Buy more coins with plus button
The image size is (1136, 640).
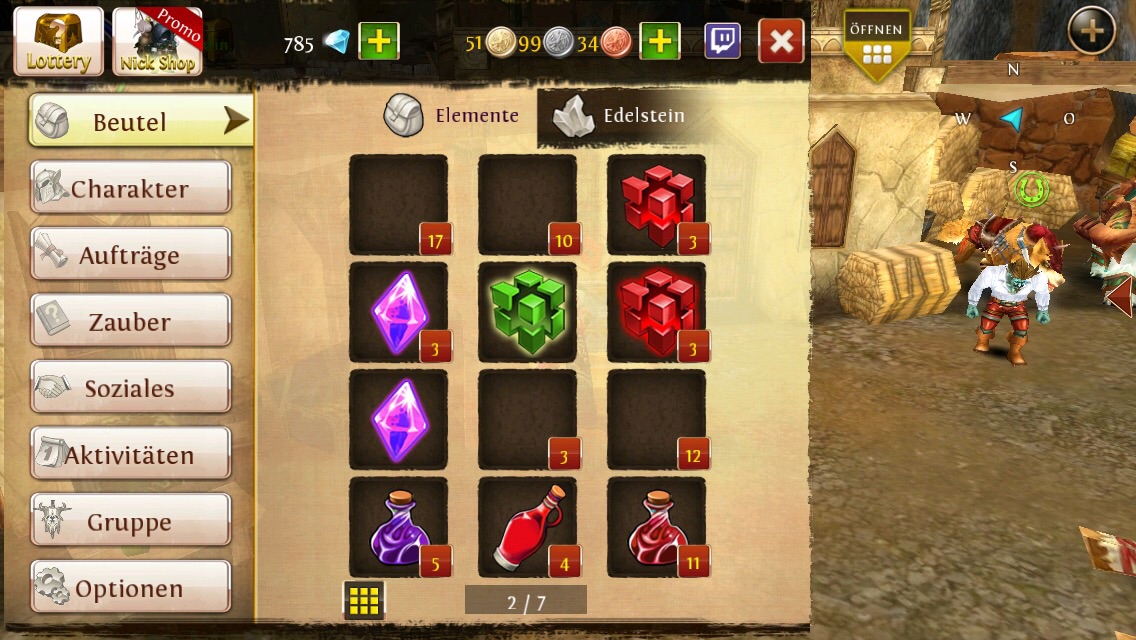click(x=659, y=42)
